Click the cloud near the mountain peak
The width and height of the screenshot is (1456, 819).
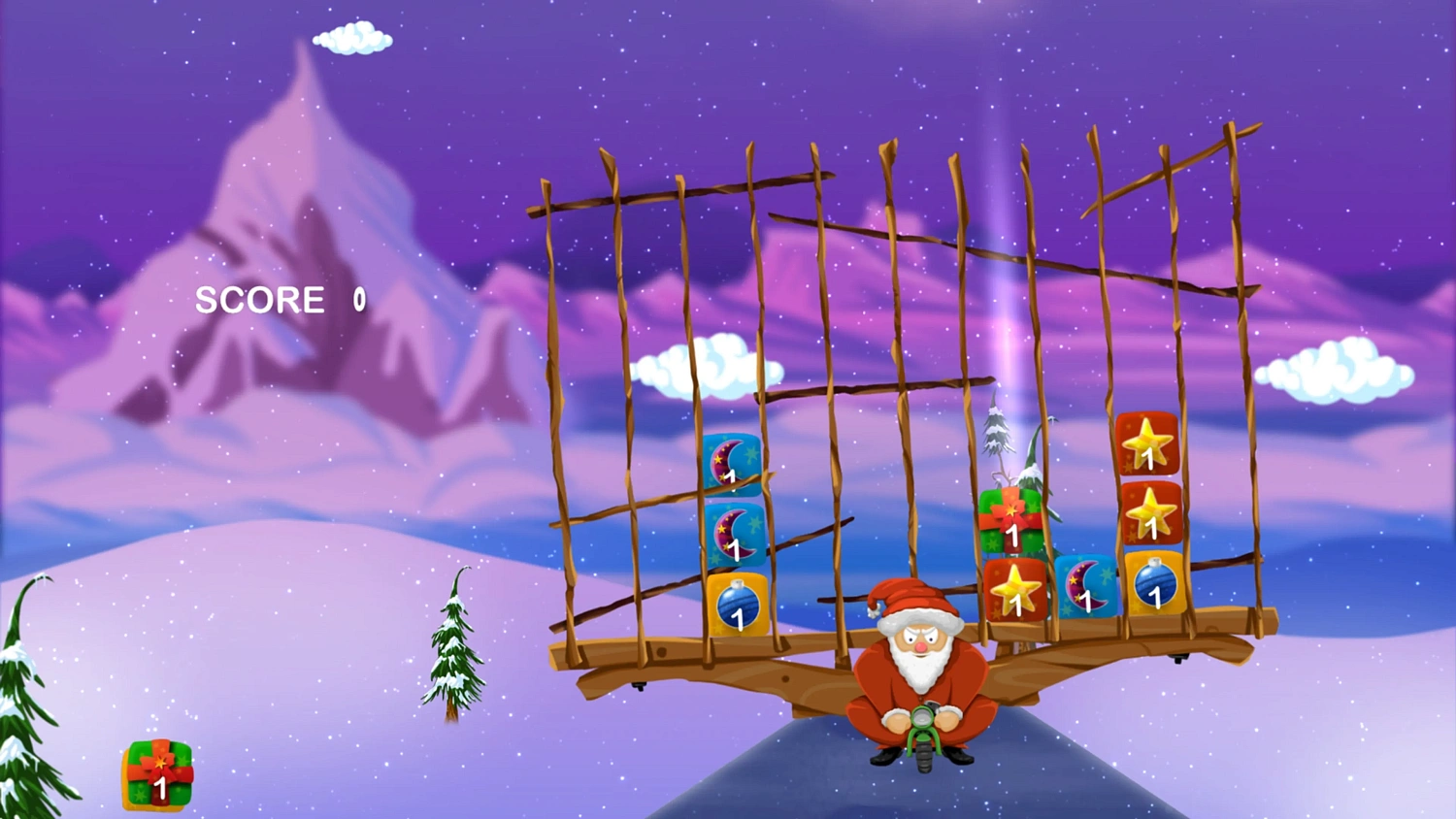351,36
